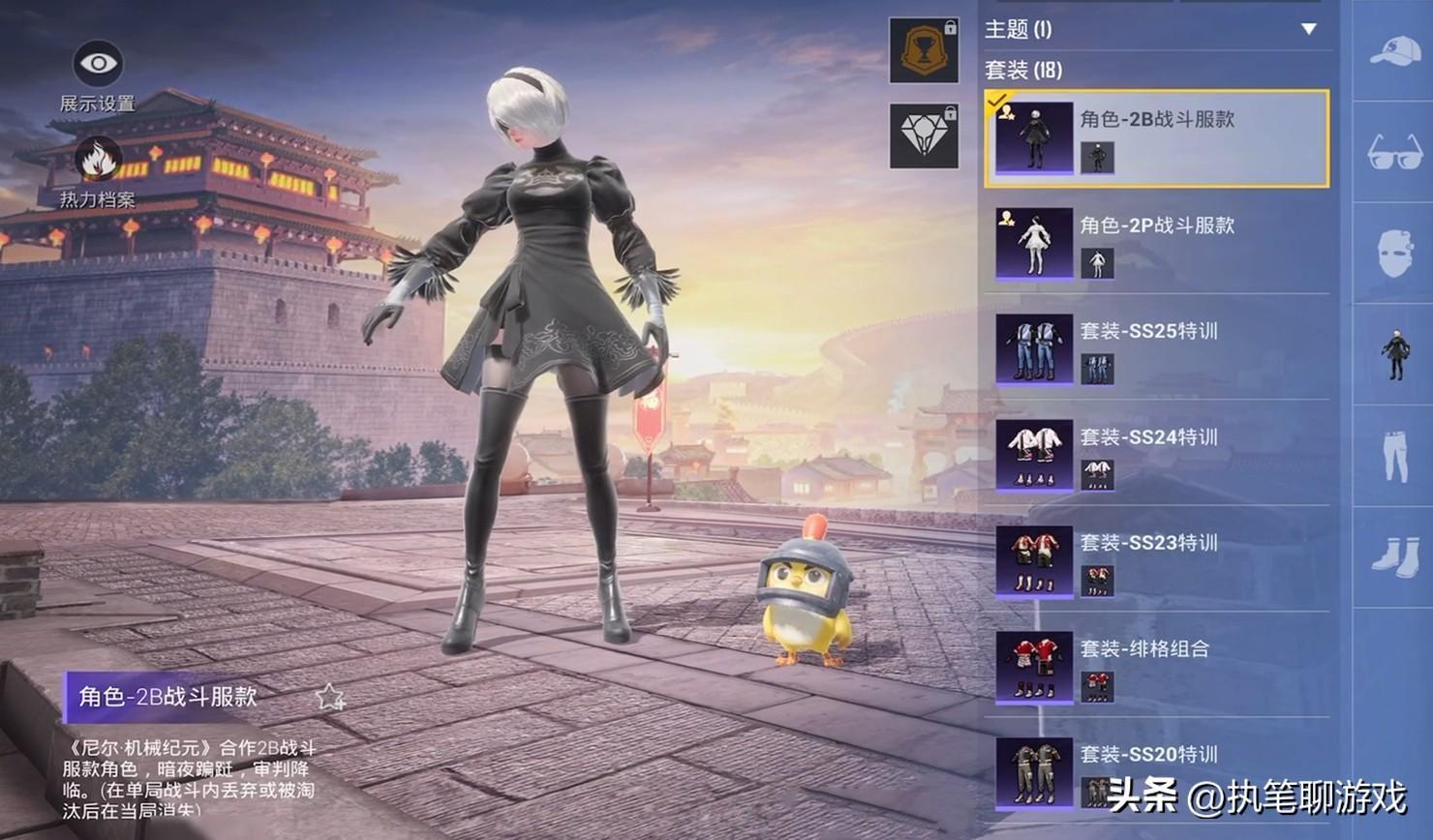
Task: Pick the 套装-SS24特训 set
Action: [1156, 455]
